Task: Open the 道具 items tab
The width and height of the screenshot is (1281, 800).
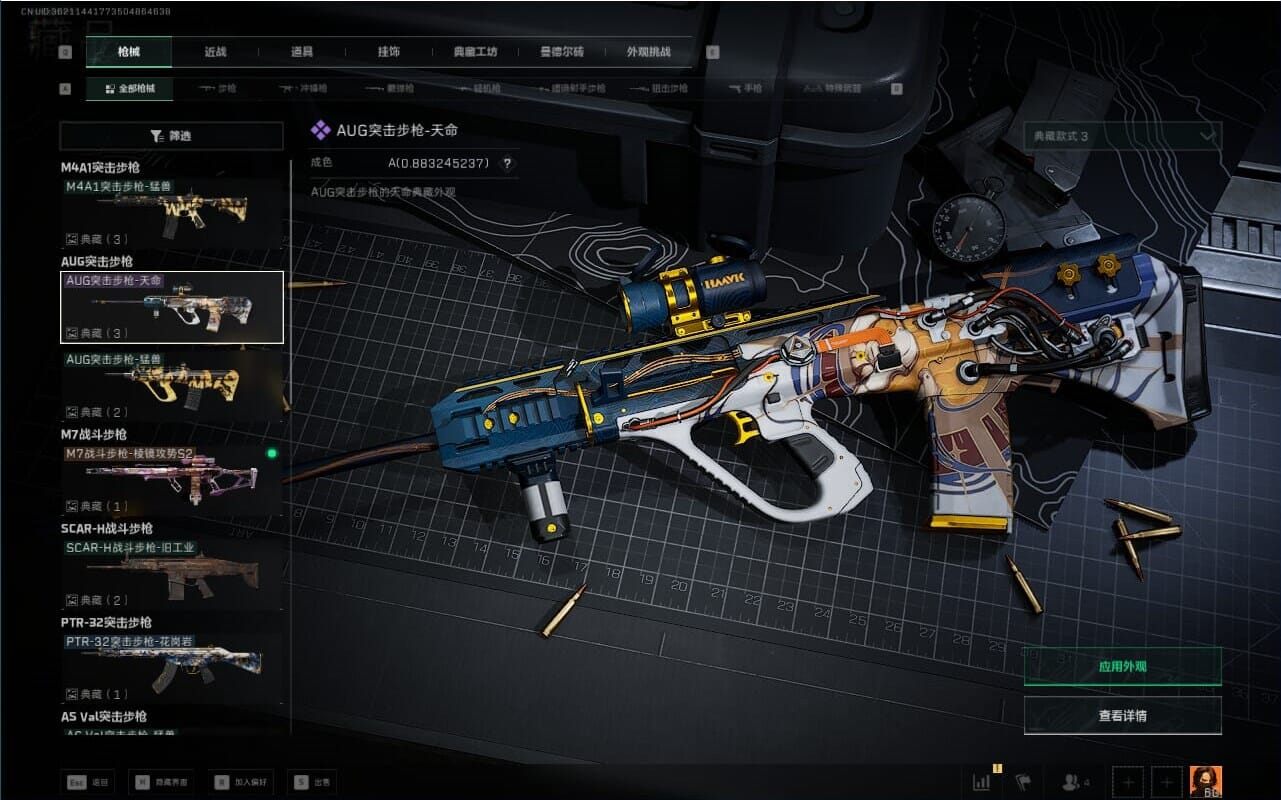Action: click(x=302, y=52)
